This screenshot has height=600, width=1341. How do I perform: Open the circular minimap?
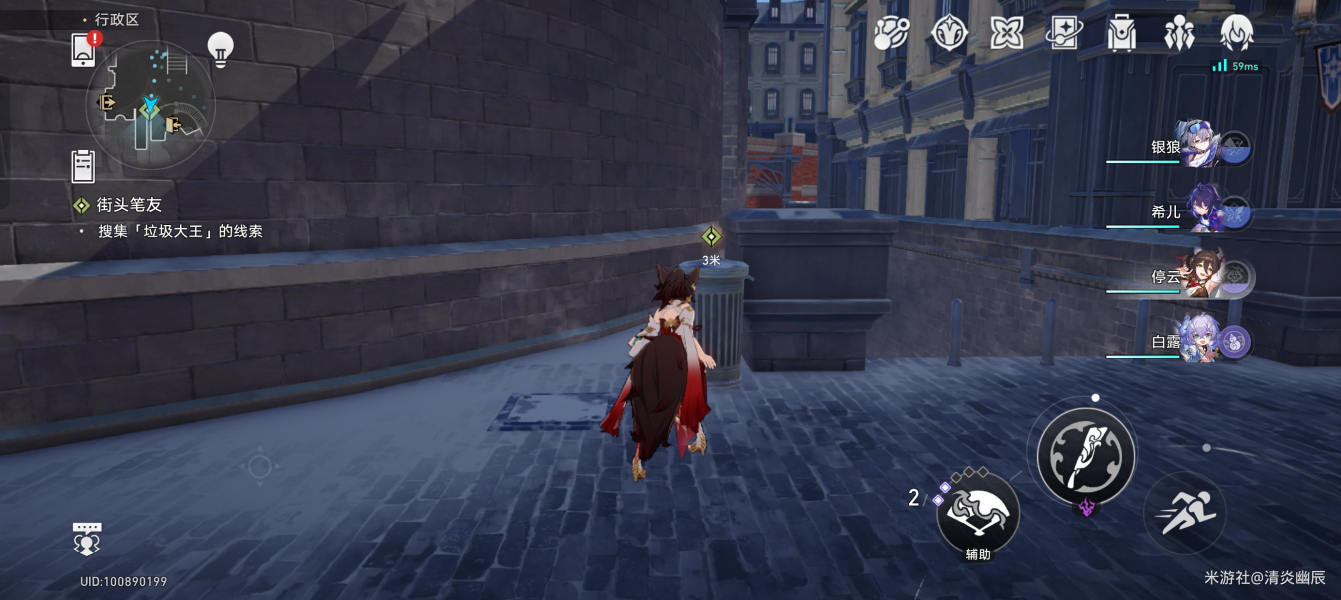click(x=150, y=105)
